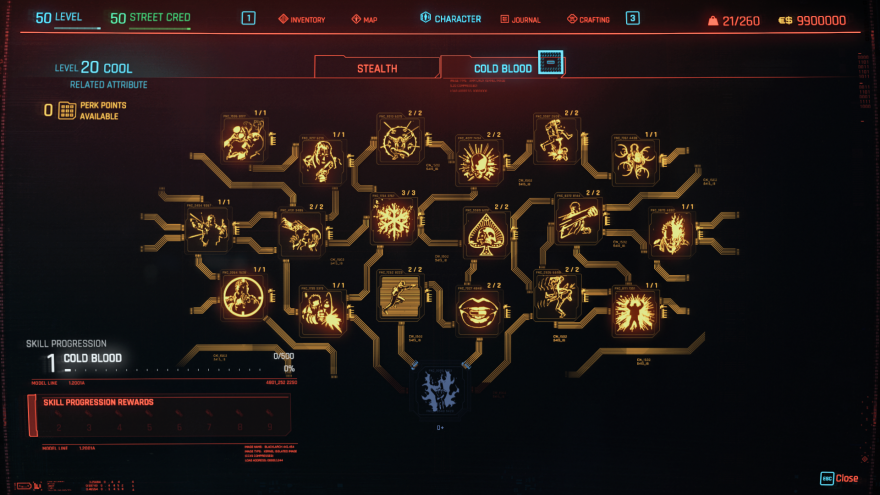
Task: Pick the octopus-shaped perk icon
Action: point(635,159)
